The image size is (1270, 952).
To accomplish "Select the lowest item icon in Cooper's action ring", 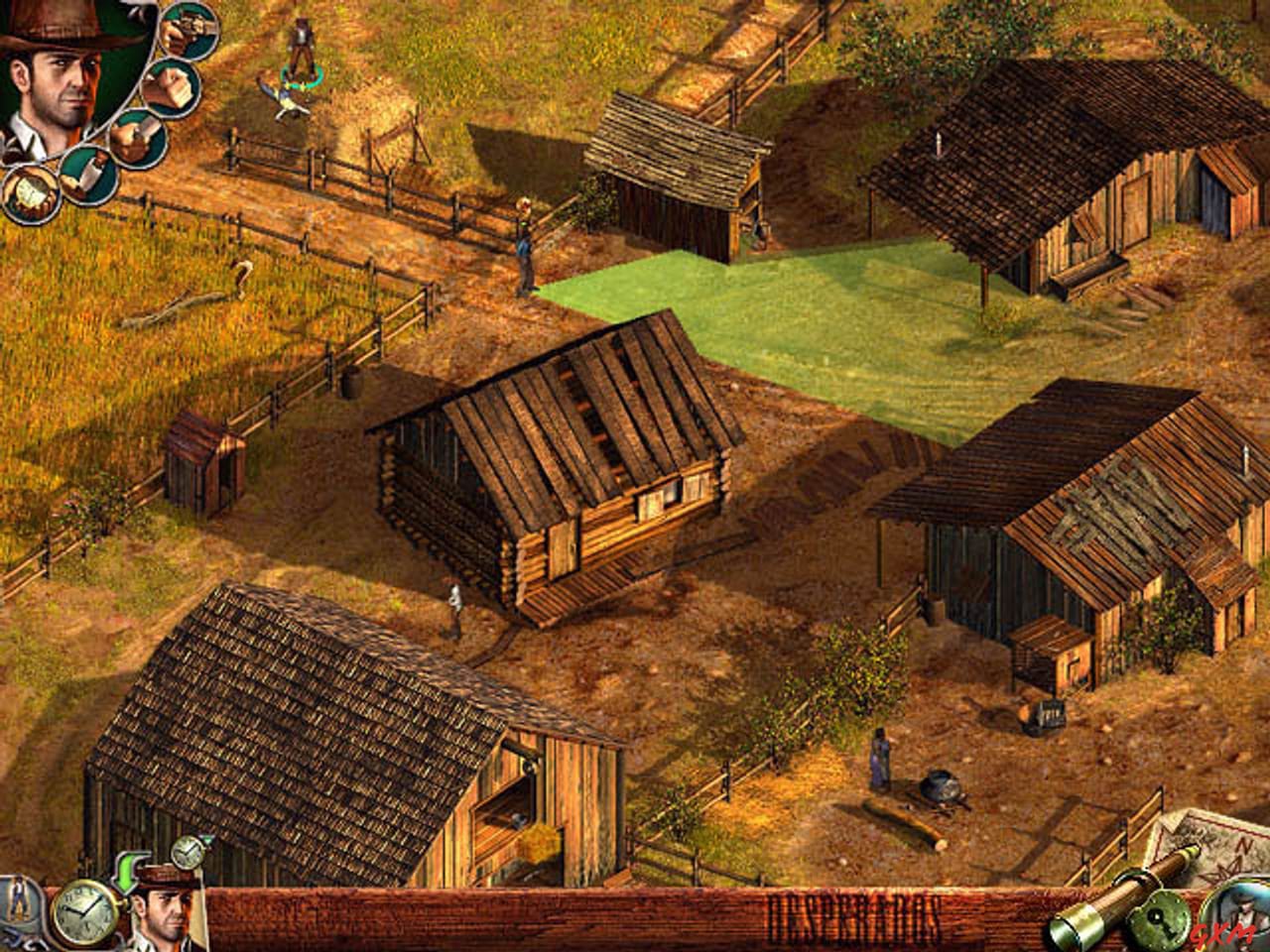I will click(30, 194).
